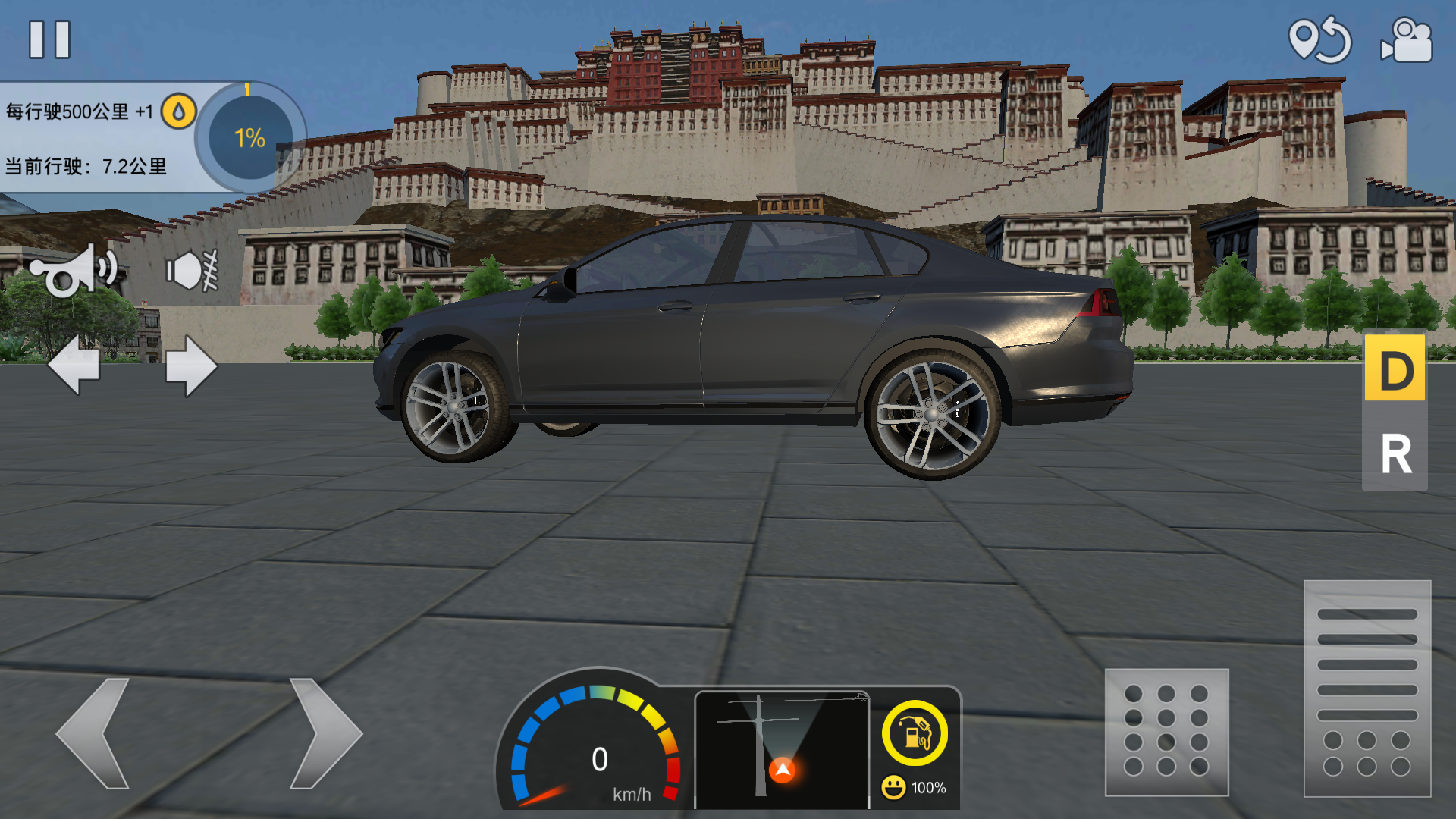Shift into Drive gear

coord(1395,369)
